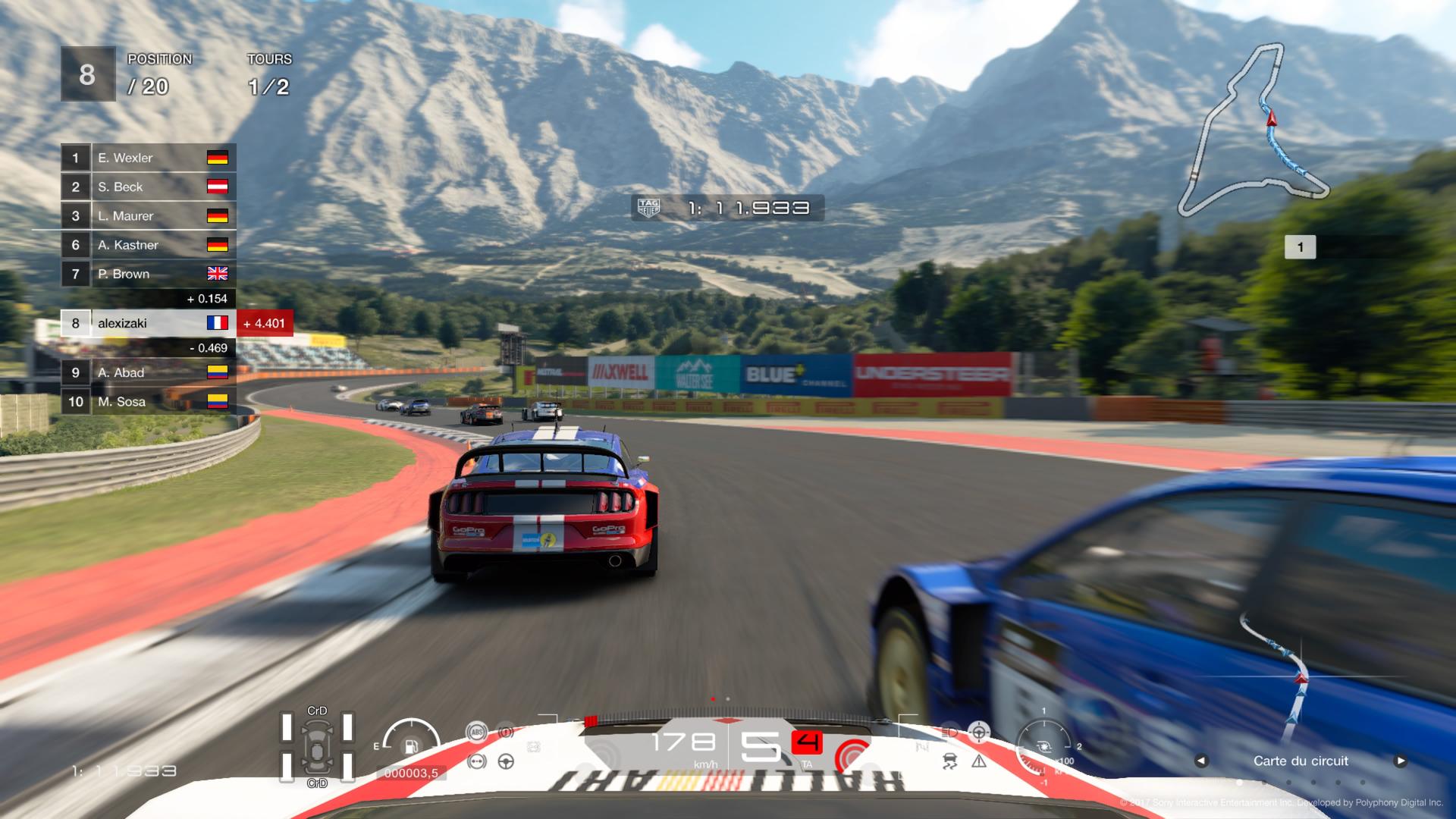Choose M. Sosa's leaderboard row

(x=149, y=401)
